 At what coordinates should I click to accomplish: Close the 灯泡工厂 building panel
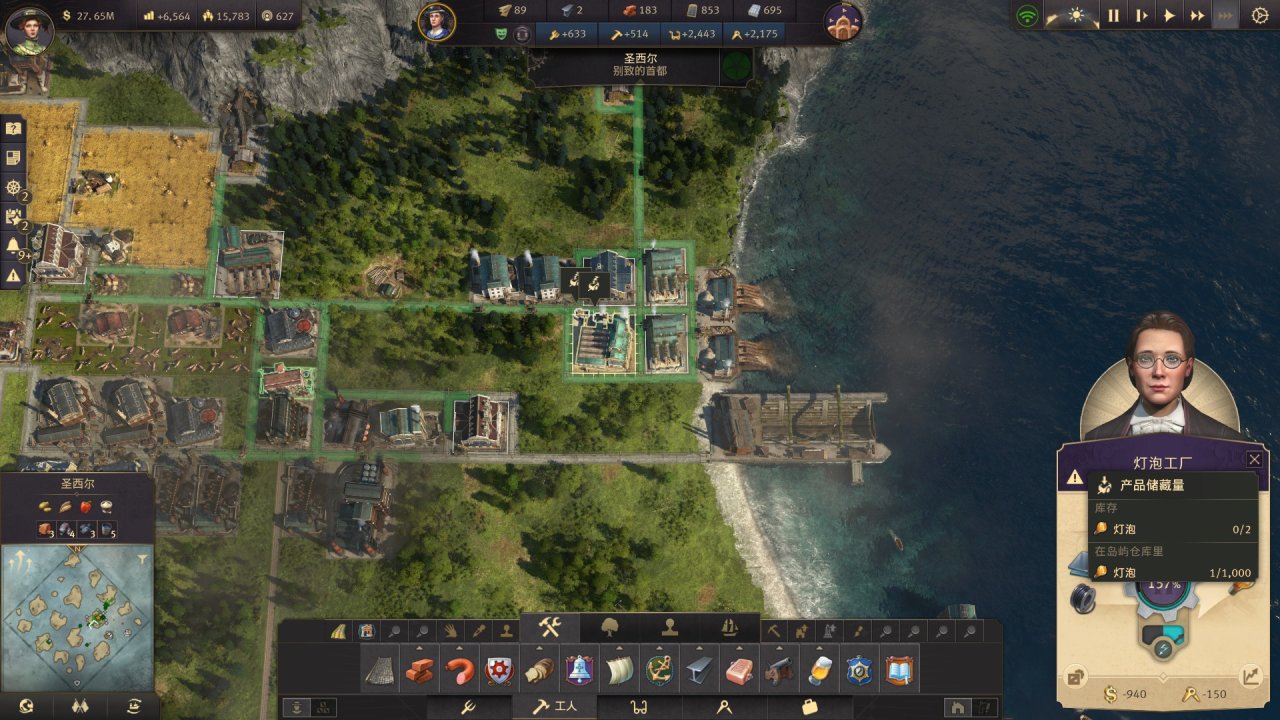(1254, 459)
